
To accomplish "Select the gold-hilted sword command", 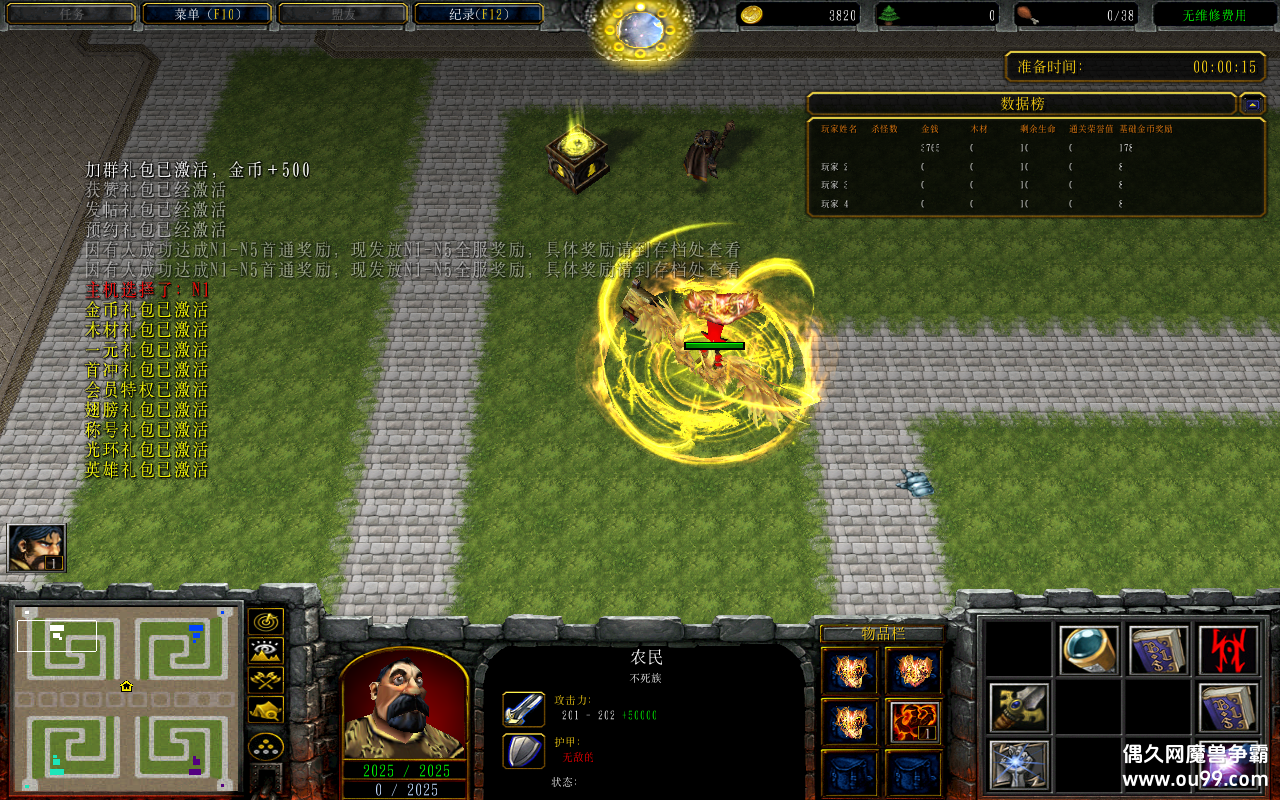I will pyautogui.click(x=1019, y=707).
